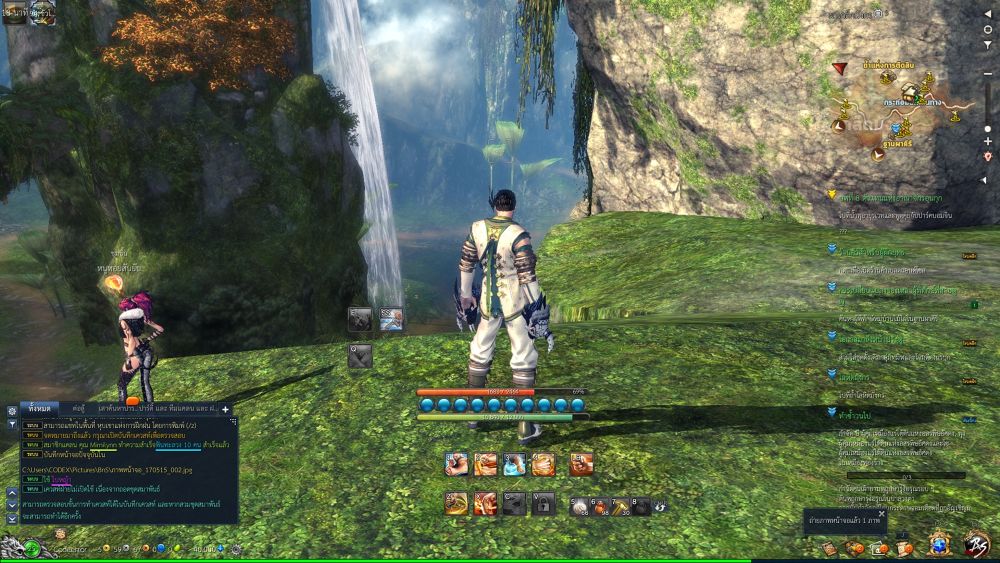This screenshot has height=563, width=1000.
Task: Swap the quick item bar set
Action: 660,507
